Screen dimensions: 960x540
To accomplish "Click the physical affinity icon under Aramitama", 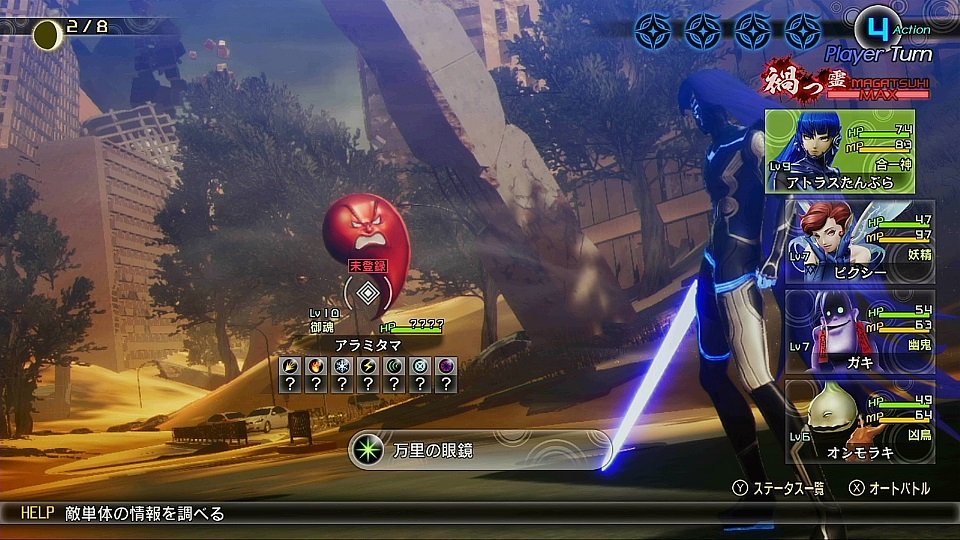I will [x=290, y=366].
